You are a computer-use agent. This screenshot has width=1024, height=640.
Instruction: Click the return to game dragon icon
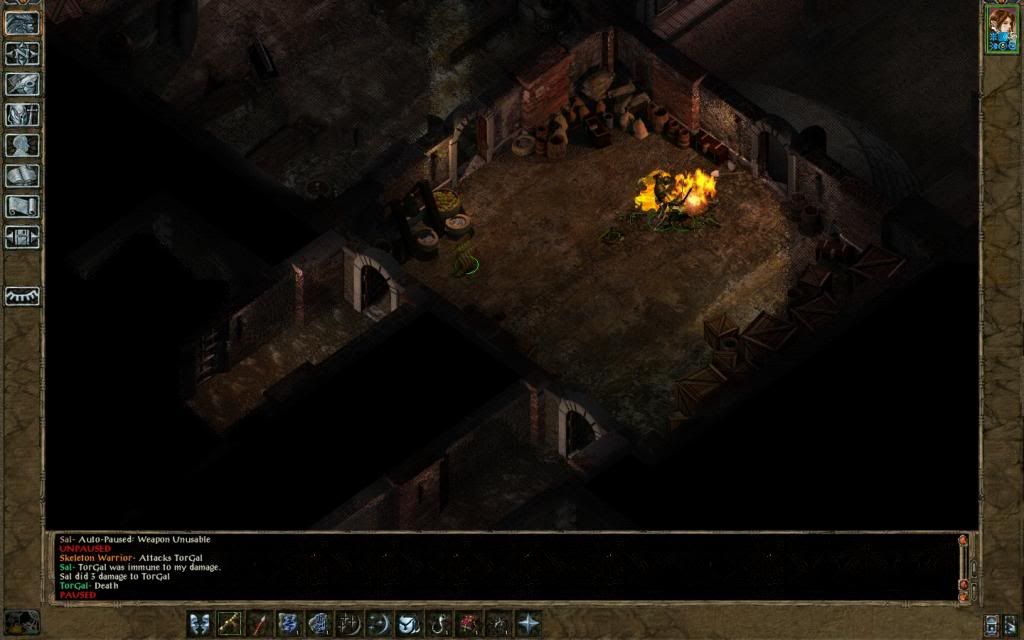click(x=22, y=23)
